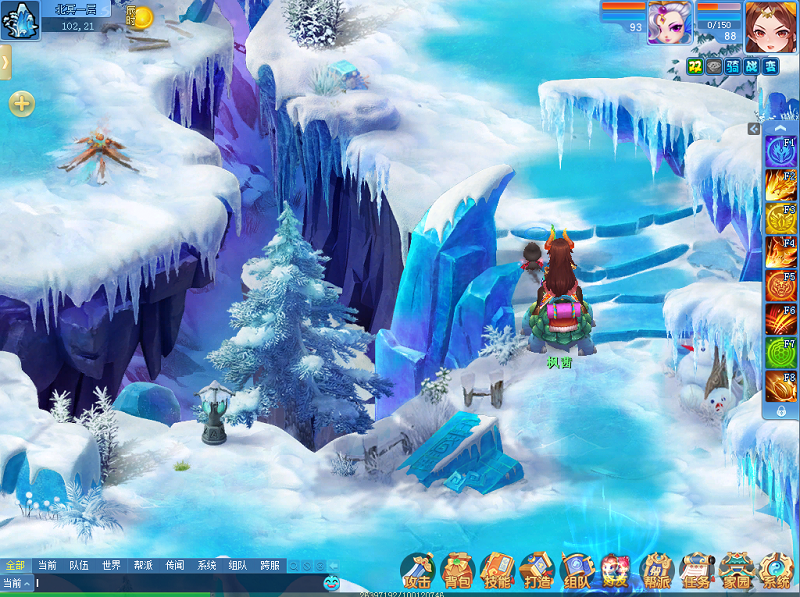The height and width of the screenshot is (597, 800).
Task: Click the round yellow plus button
Action: click(22, 104)
